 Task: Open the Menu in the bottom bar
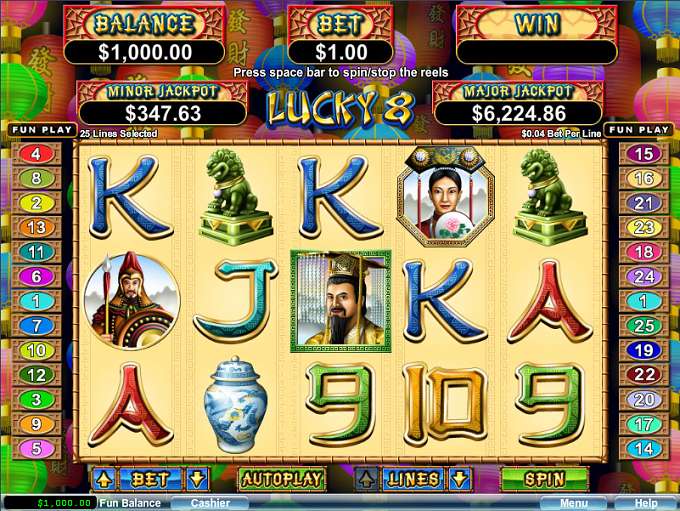click(573, 503)
